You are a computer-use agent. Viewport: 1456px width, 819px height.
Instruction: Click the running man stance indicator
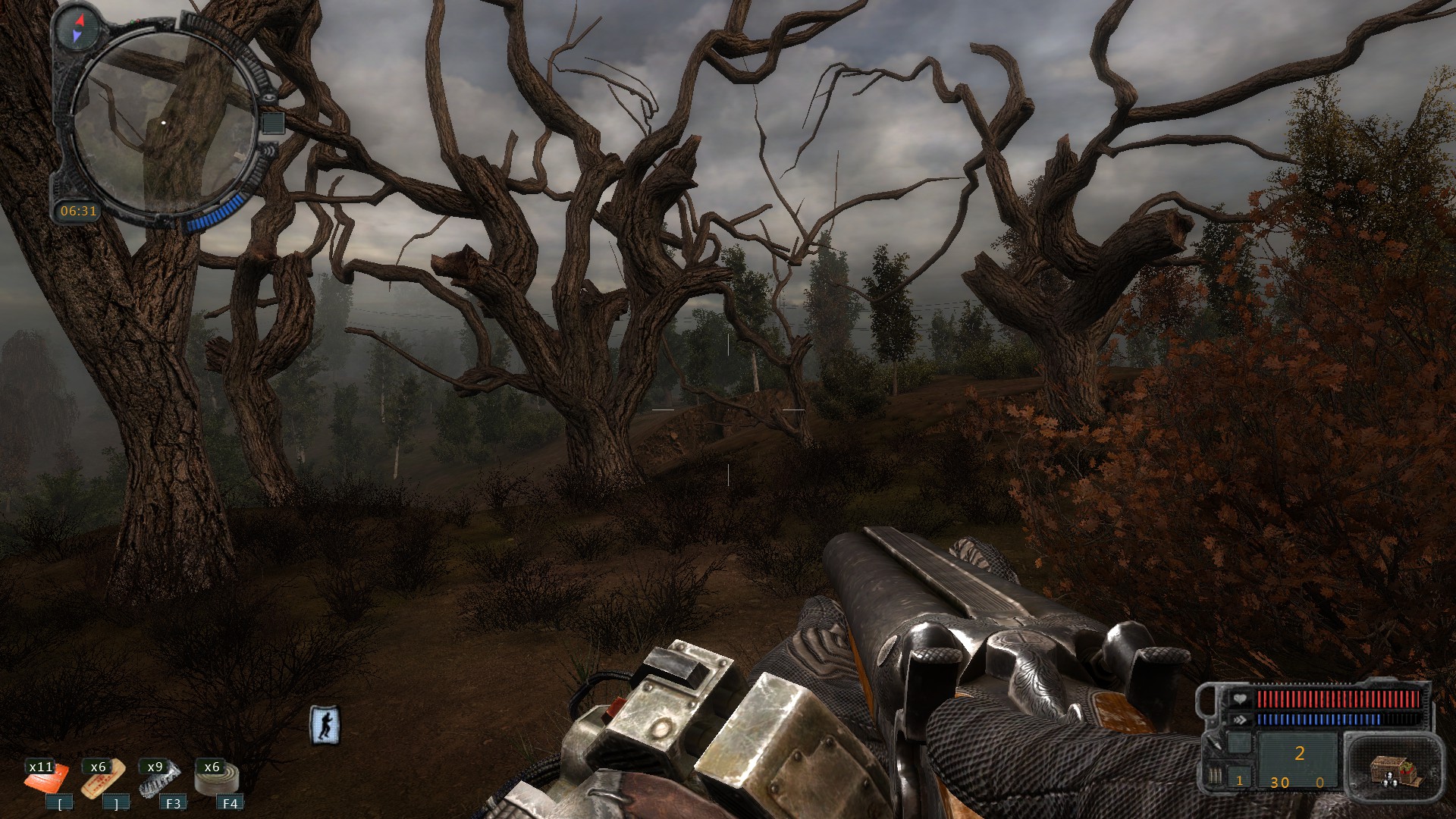coord(325,725)
